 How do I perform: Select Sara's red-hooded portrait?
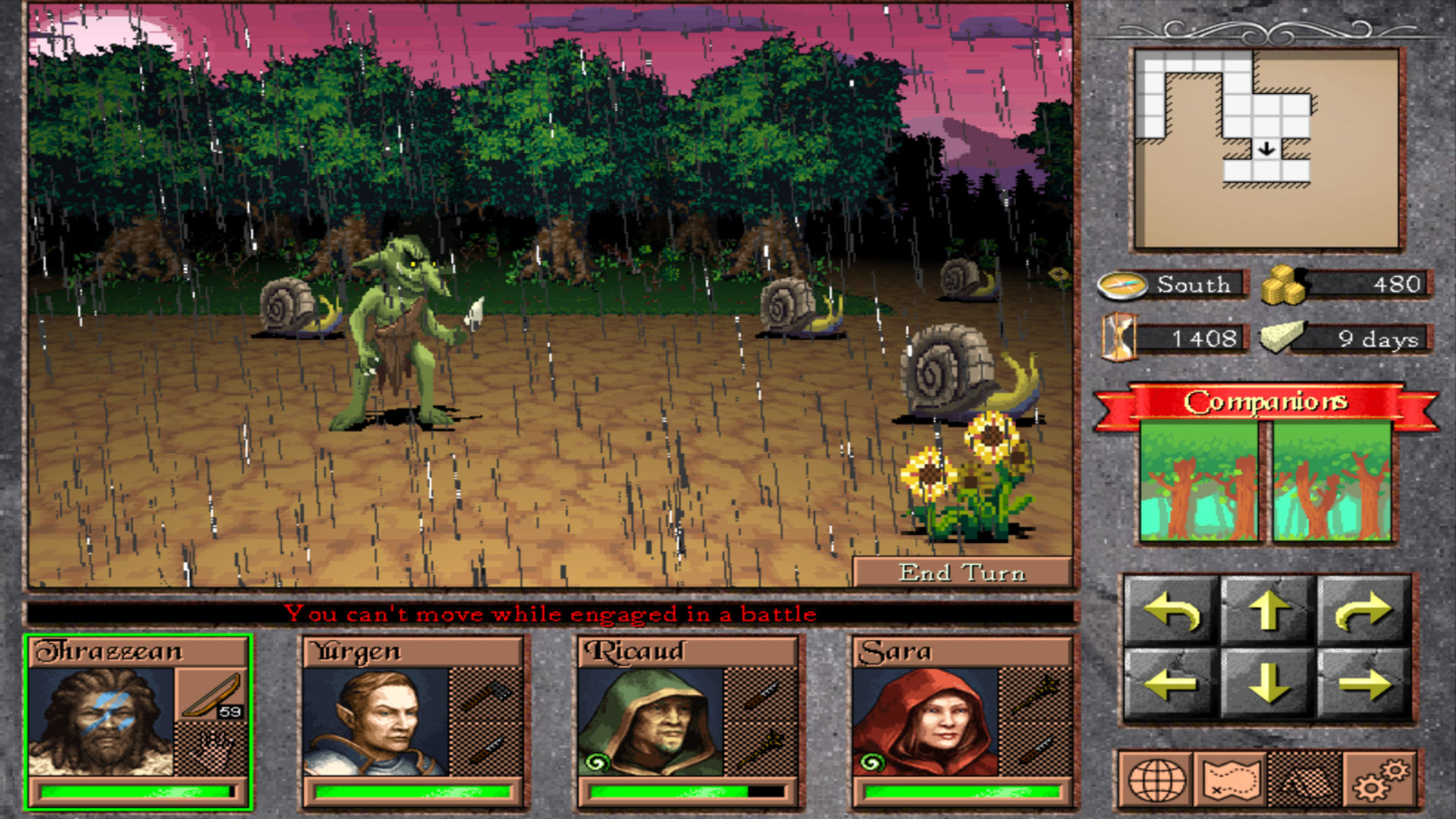[x=925, y=722]
